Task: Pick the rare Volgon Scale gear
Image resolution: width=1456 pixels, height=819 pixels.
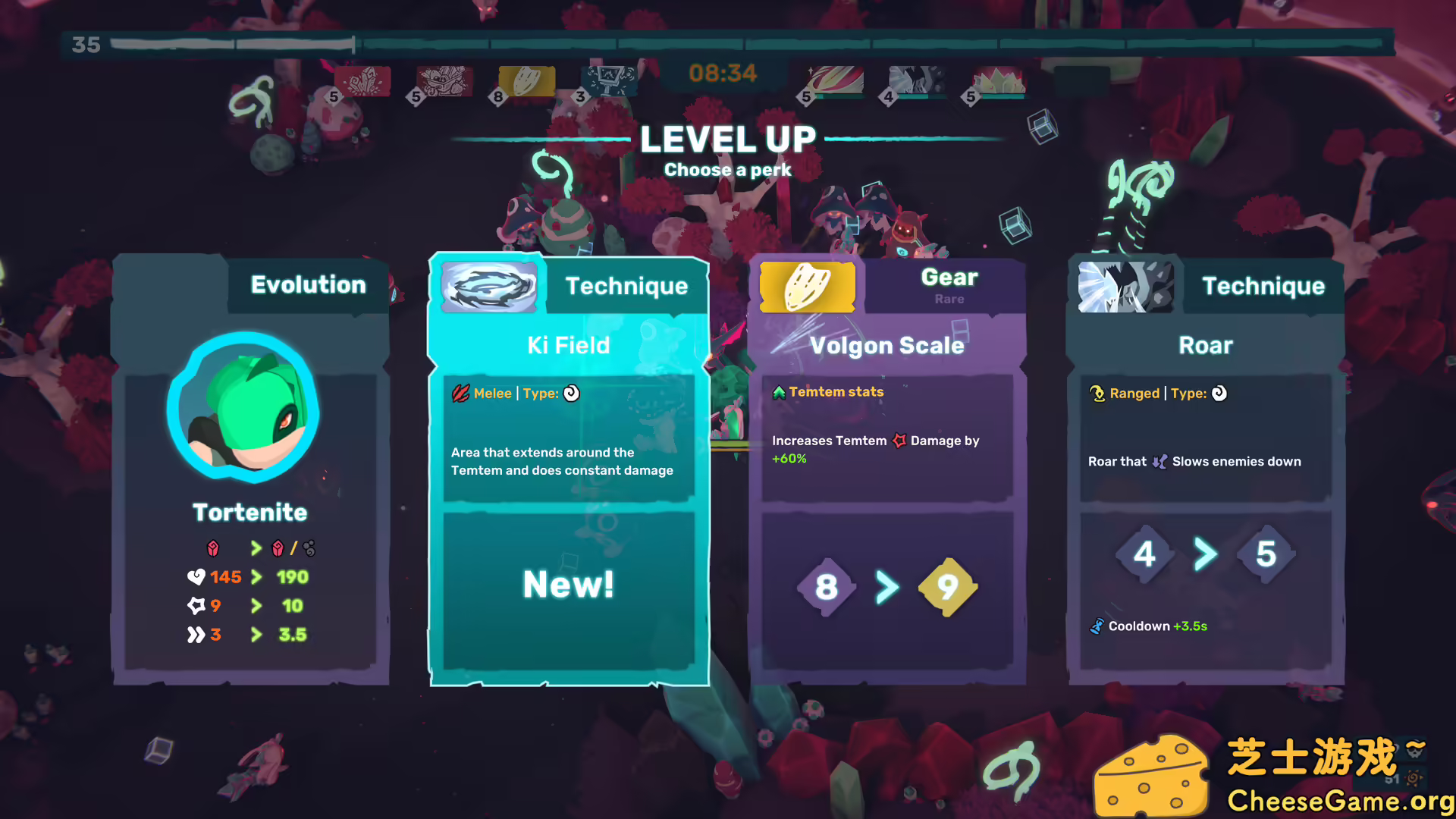Action: point(887,470)
